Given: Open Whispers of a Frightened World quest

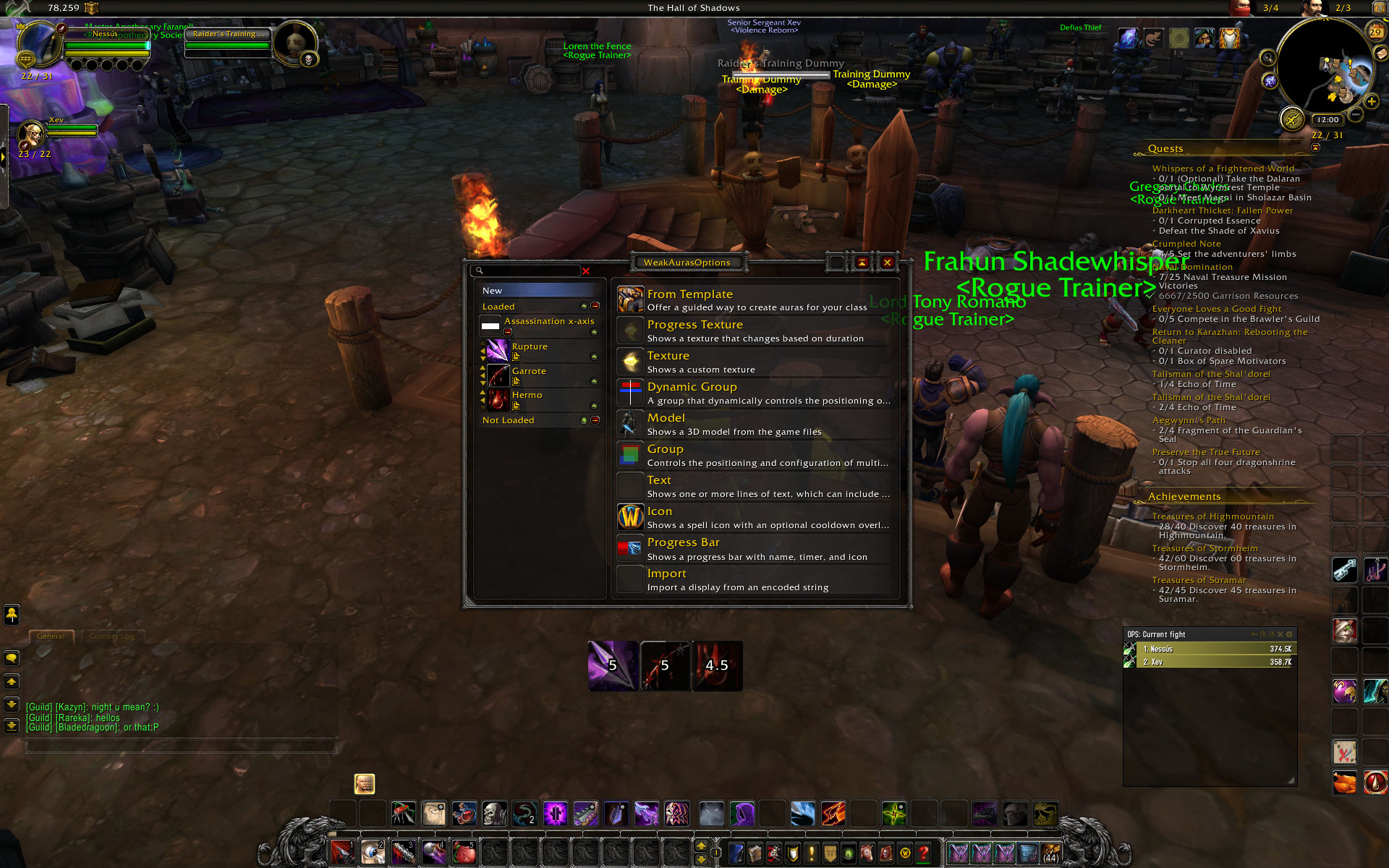Looking at the screenshot, I should pos(1223,169).
